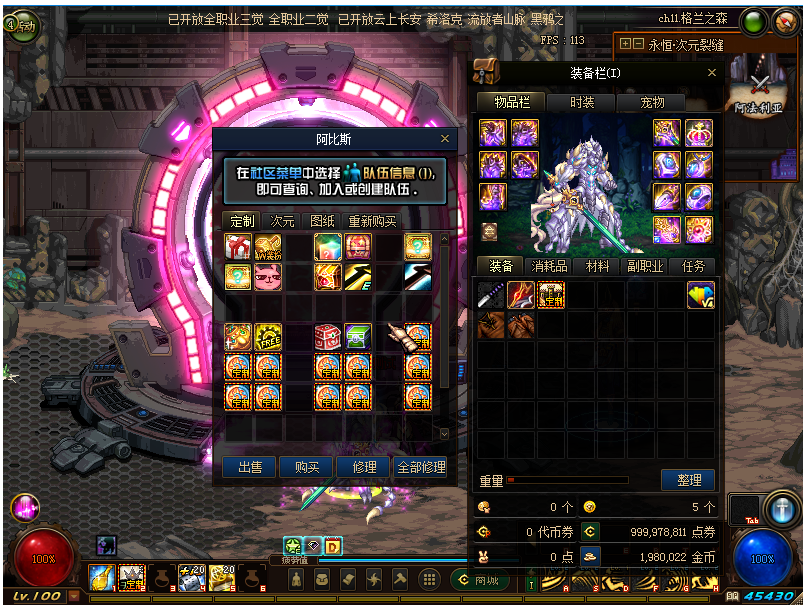The image size is (806, 607).
Task: Select the 任务 quest items tab
Action: 693,266
